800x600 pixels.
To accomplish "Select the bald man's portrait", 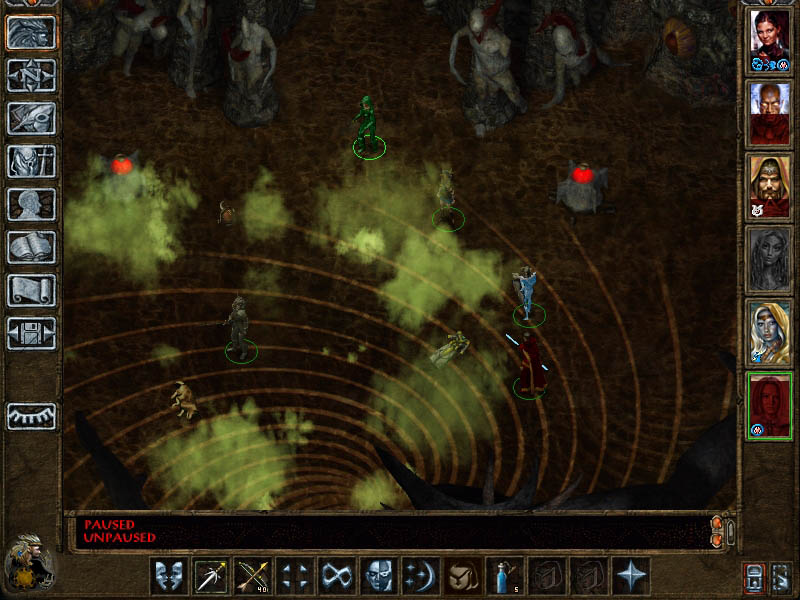I will pyautogui.click(x=770, y=113).
